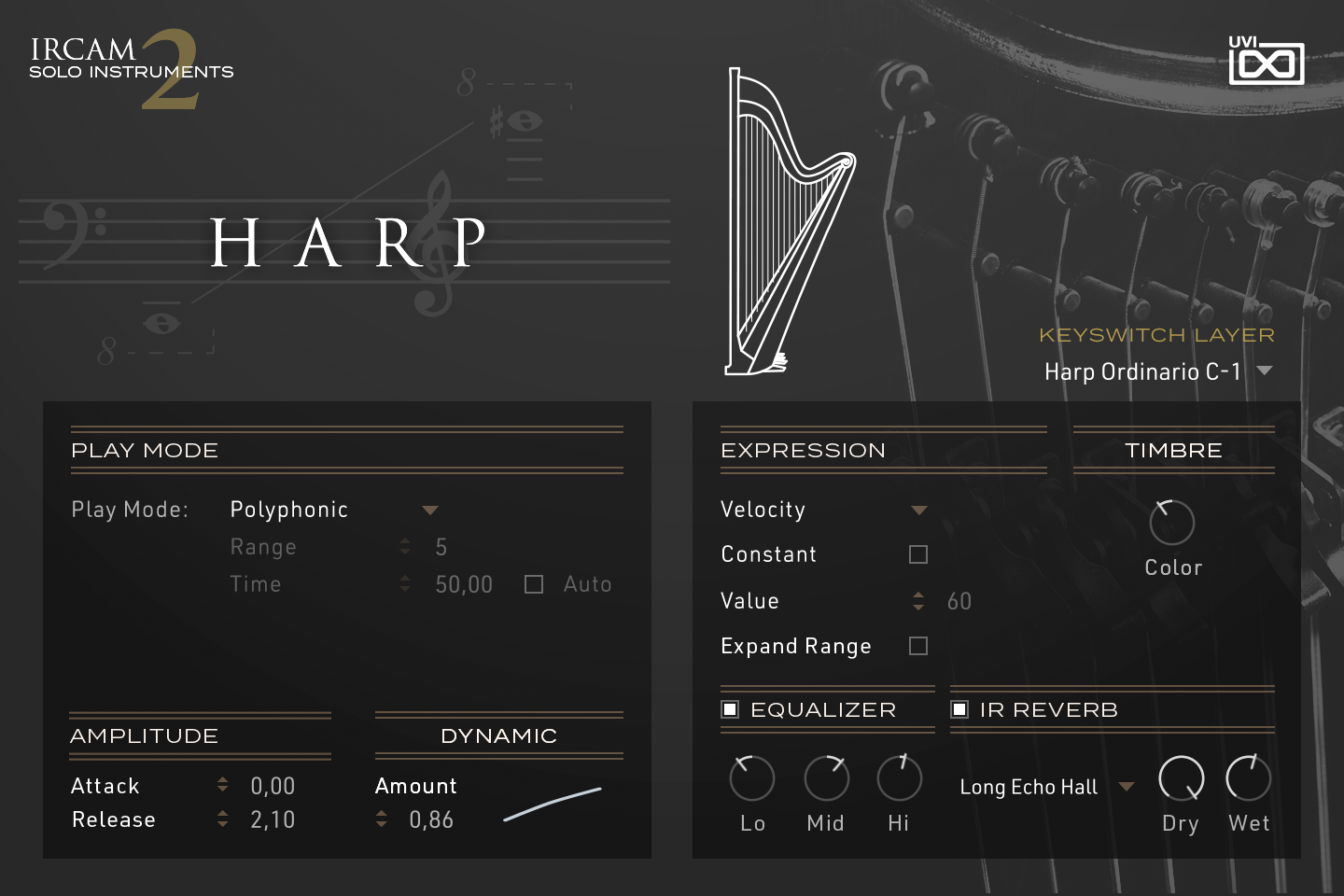The image size is (1344, 896).
Task: Toggle the IR REVERB section on
Action: pyautogui.click(x=959, y=709)
